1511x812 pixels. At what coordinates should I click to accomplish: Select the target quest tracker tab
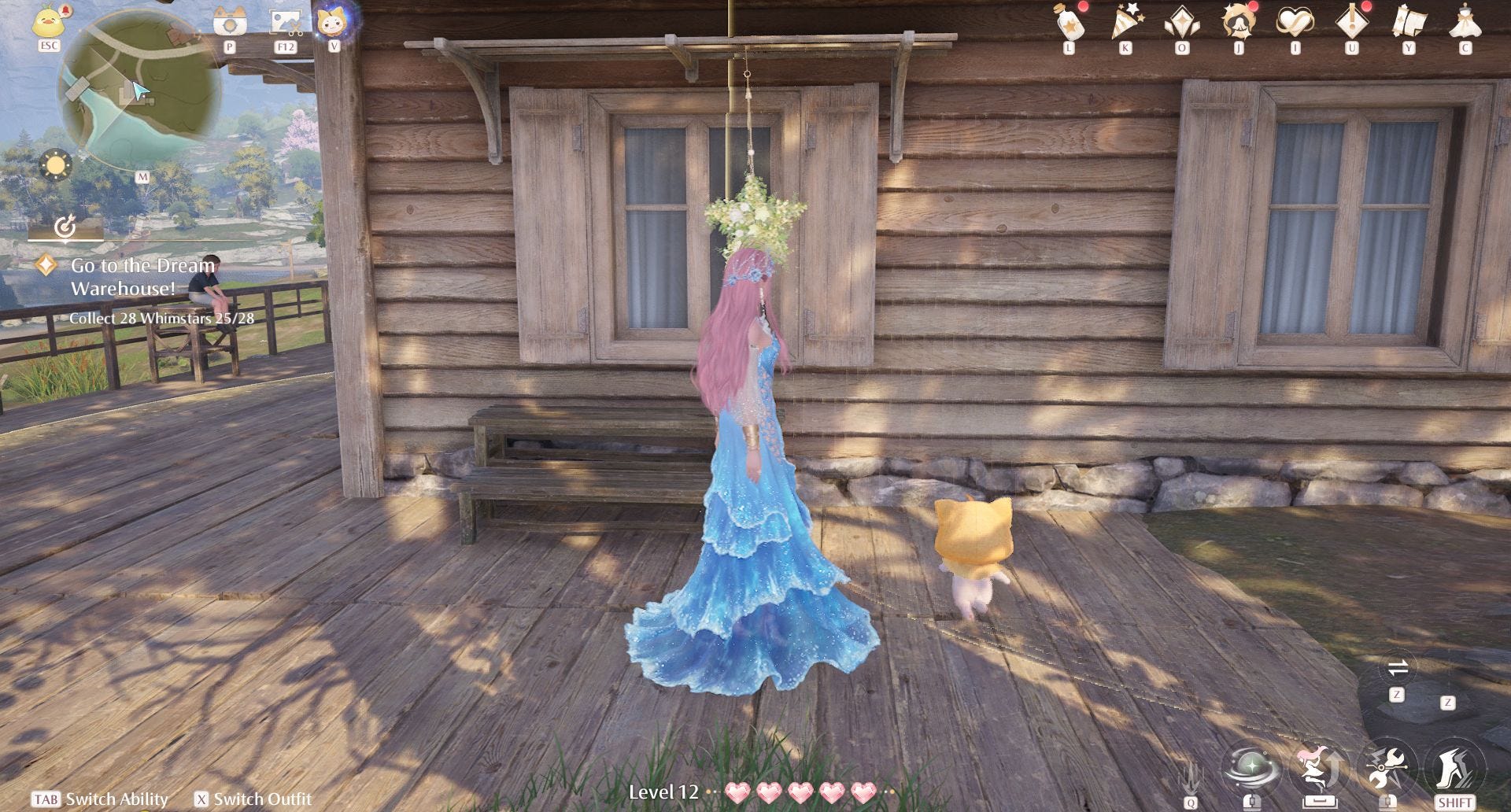point(65,227)
